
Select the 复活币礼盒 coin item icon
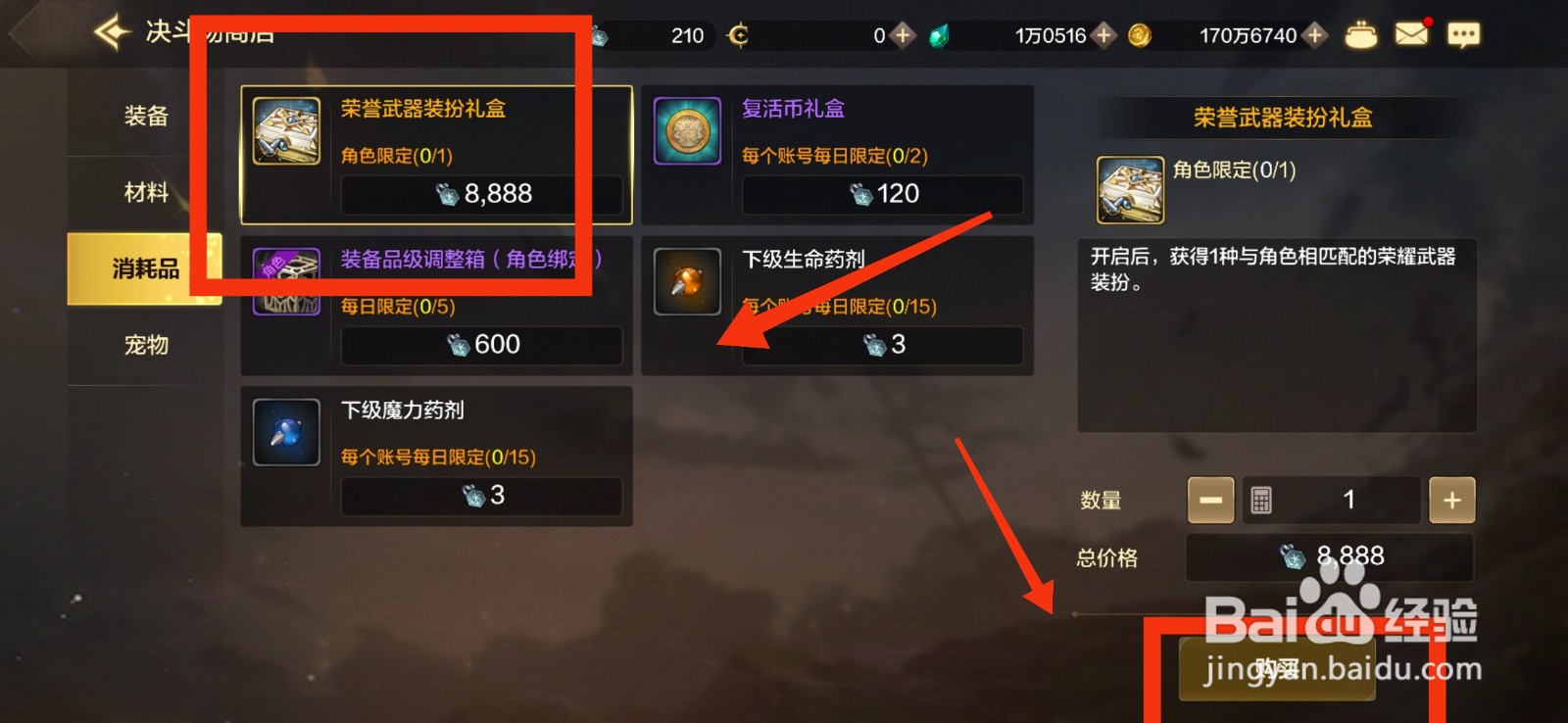click(x=687, y=129)
